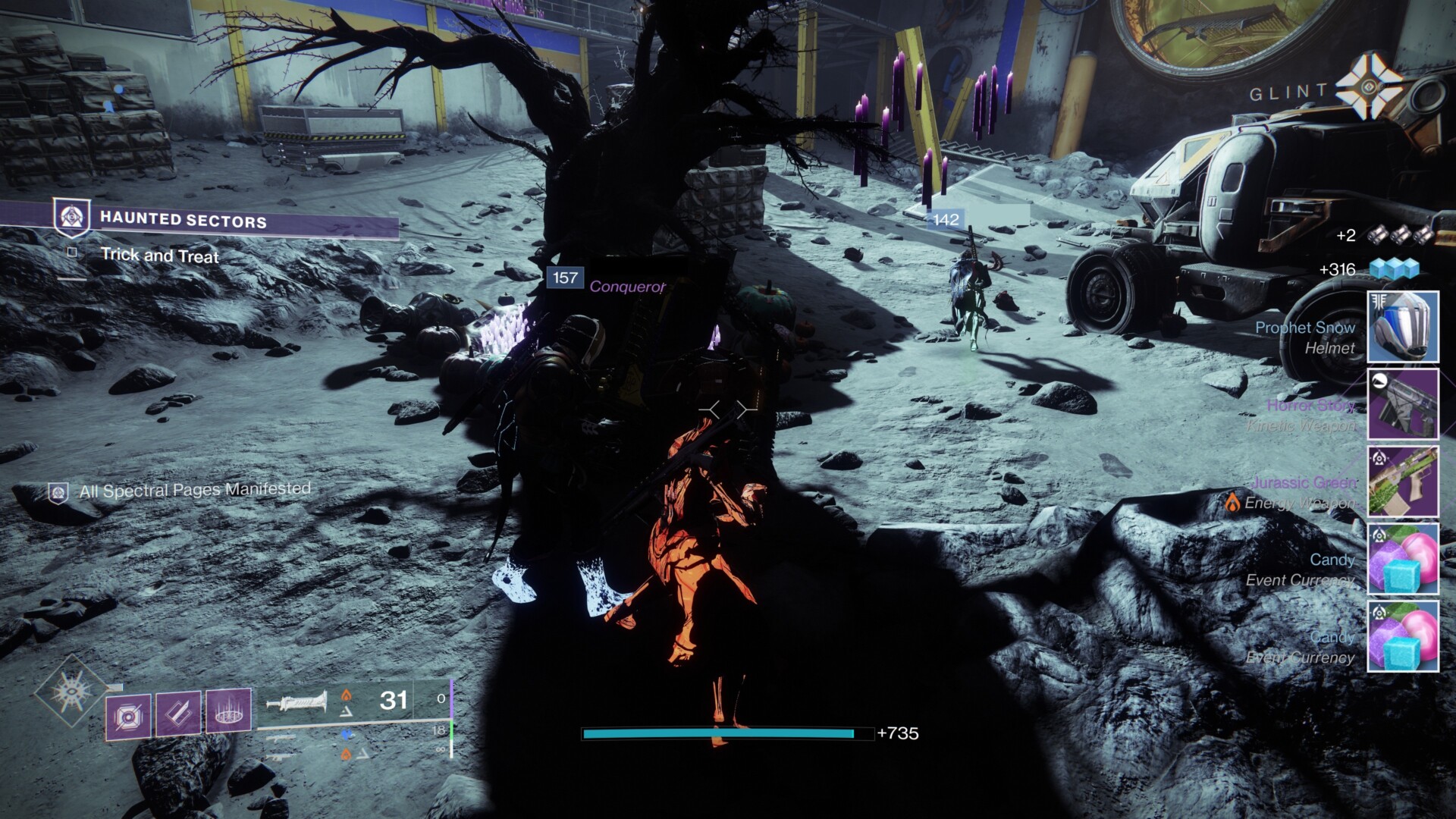
Task: Open the All Spectral Pages Manifested notification
Action: coord(194,491)
